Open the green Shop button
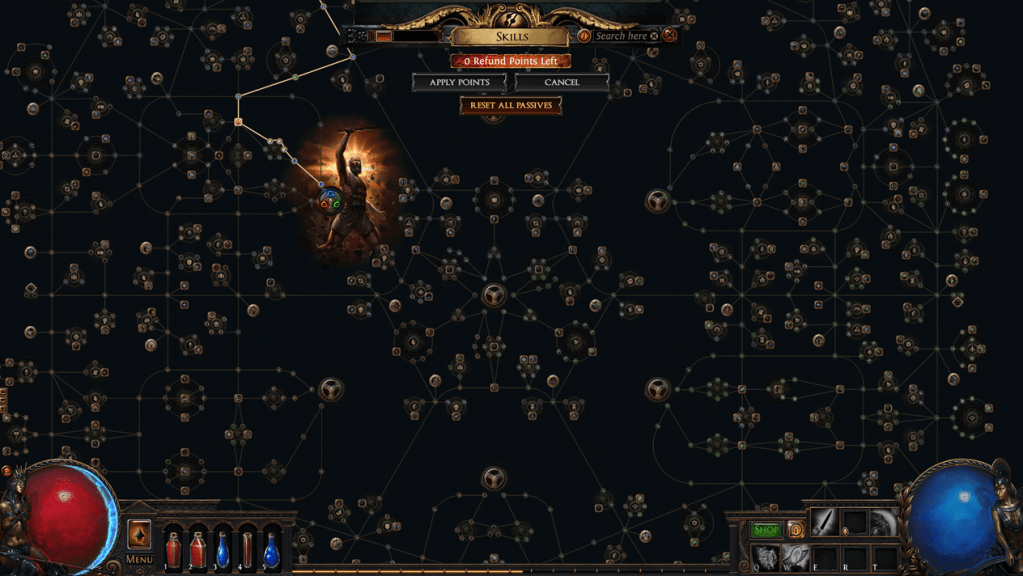1023x576 pixels. (766, 530)
